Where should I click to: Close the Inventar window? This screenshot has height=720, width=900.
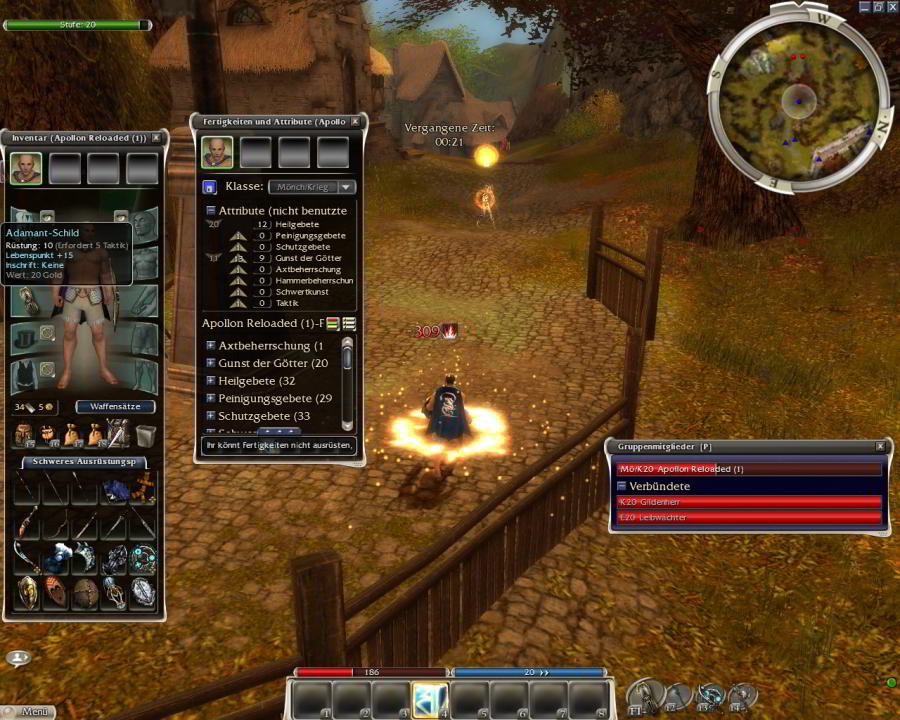156,138
